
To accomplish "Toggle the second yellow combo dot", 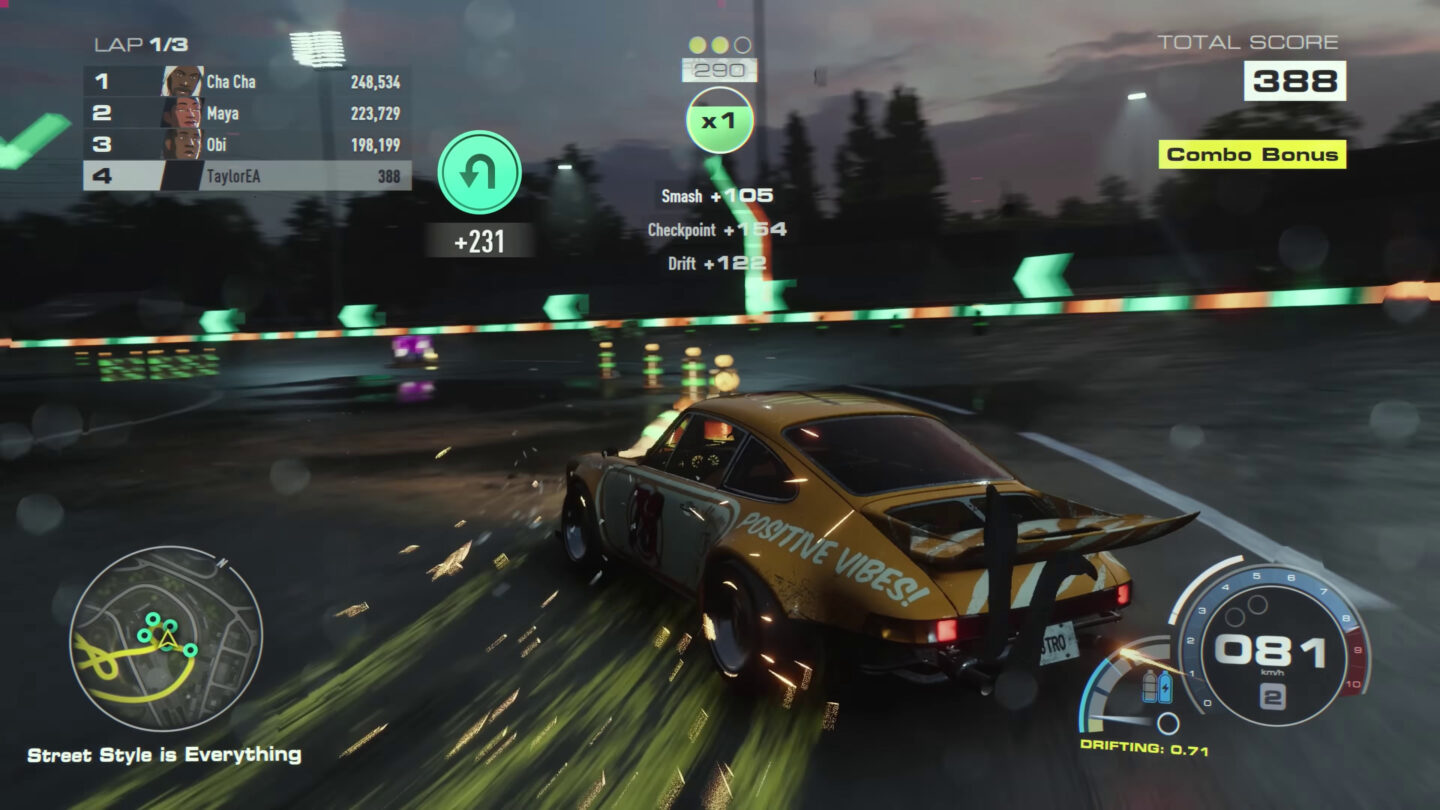I will pos(719,45).
